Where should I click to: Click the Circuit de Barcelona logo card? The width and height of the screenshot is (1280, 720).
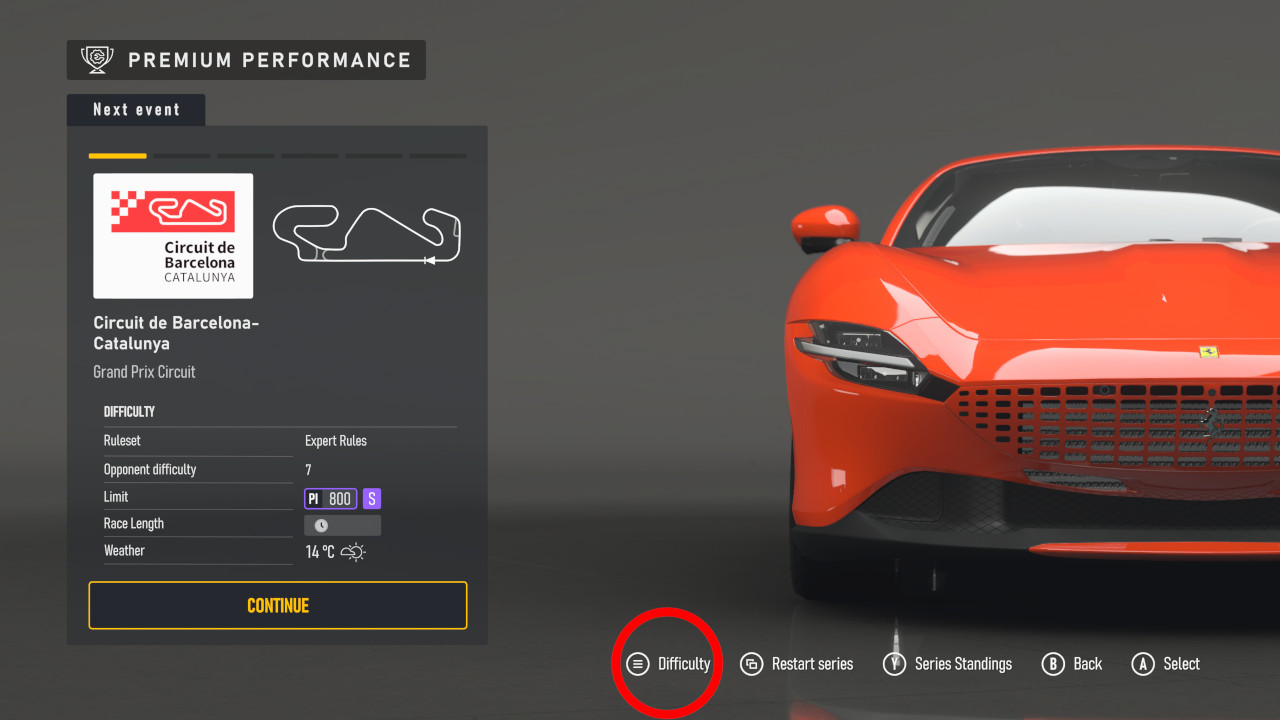[172, 236]
